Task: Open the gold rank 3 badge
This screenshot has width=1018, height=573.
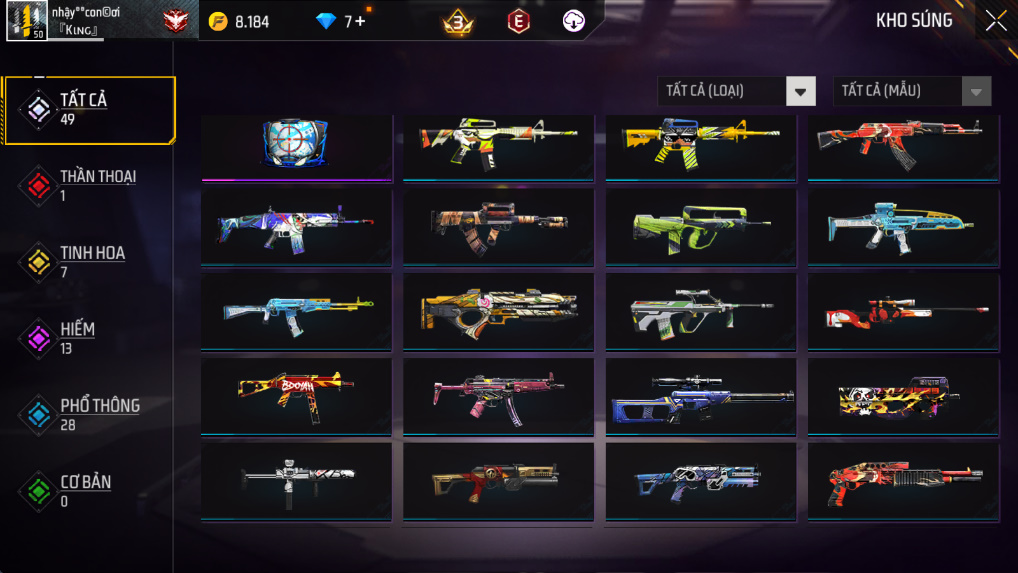Action: [x=458, y=21]
